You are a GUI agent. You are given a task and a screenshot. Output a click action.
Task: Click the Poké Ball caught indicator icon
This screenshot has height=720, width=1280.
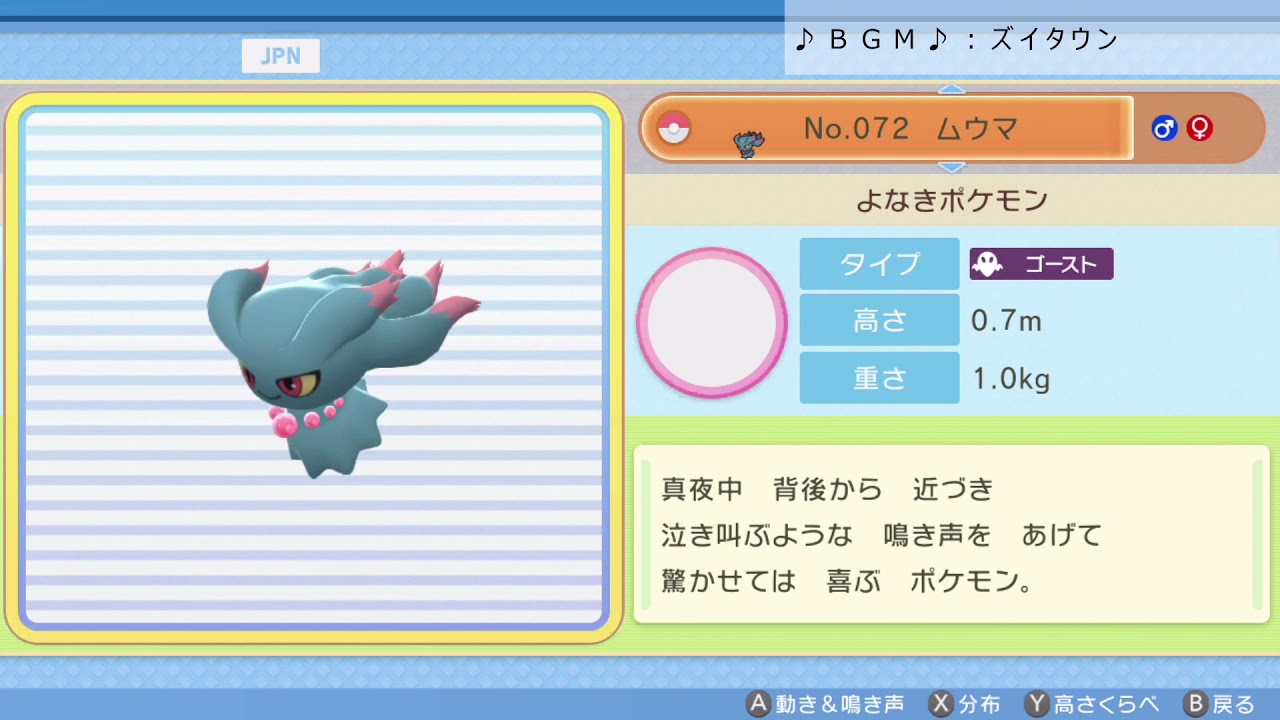pos(673,128)
